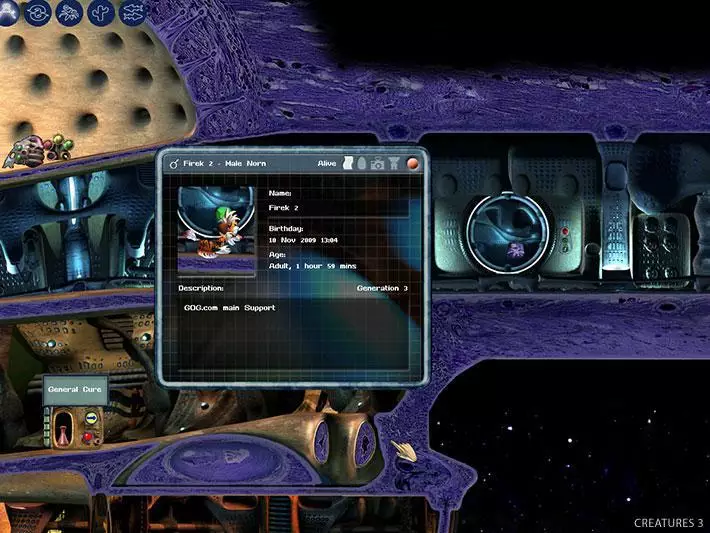Close the Firek 2 creature info window
This screenshot has height=533, width=710.
click(412, 163)
